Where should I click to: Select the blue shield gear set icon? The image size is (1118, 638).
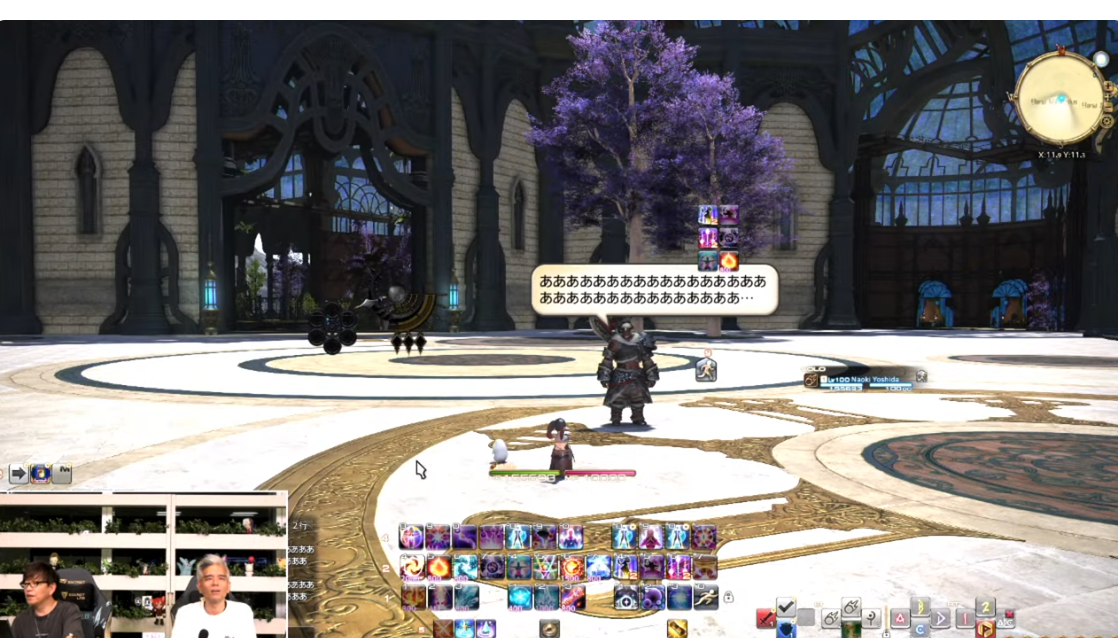point(786,629)
